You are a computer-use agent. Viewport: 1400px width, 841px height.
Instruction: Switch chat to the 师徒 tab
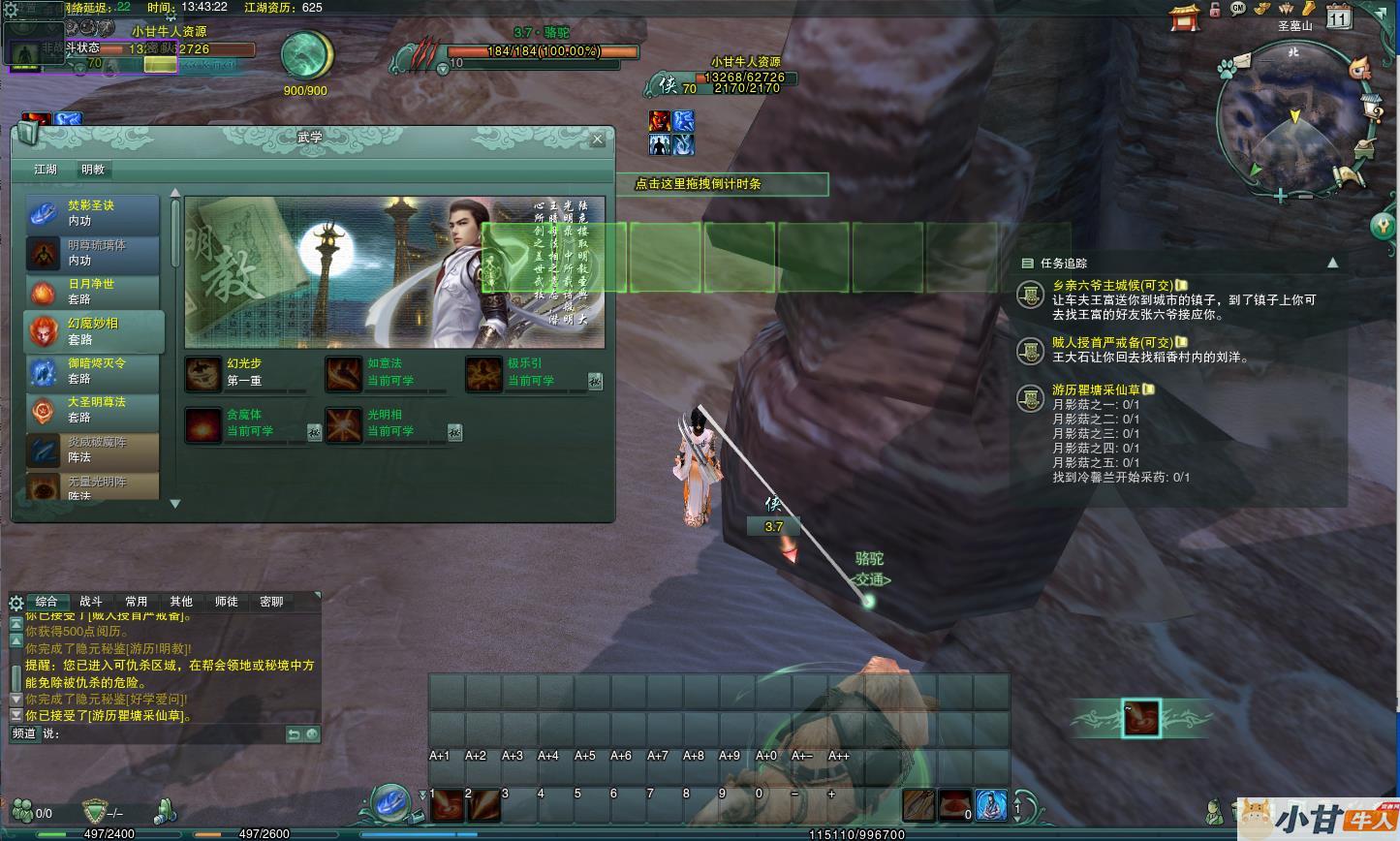227,602
